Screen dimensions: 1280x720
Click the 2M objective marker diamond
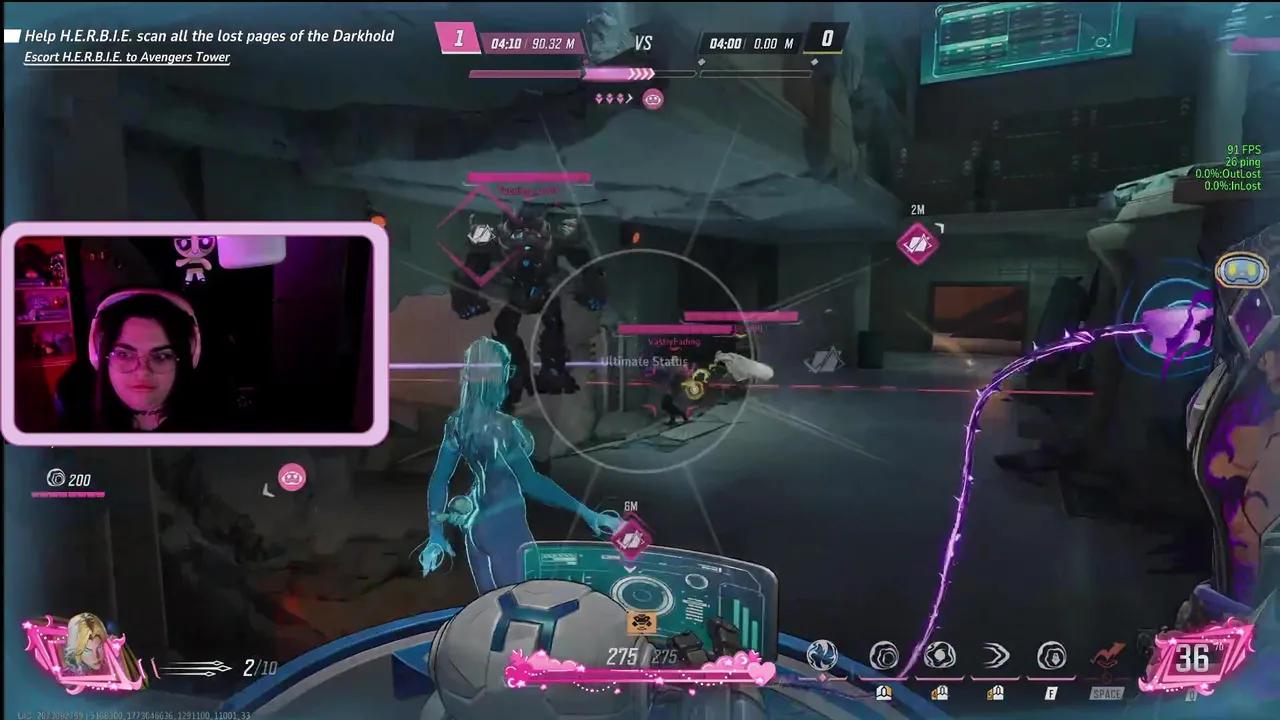click(916, 243)
